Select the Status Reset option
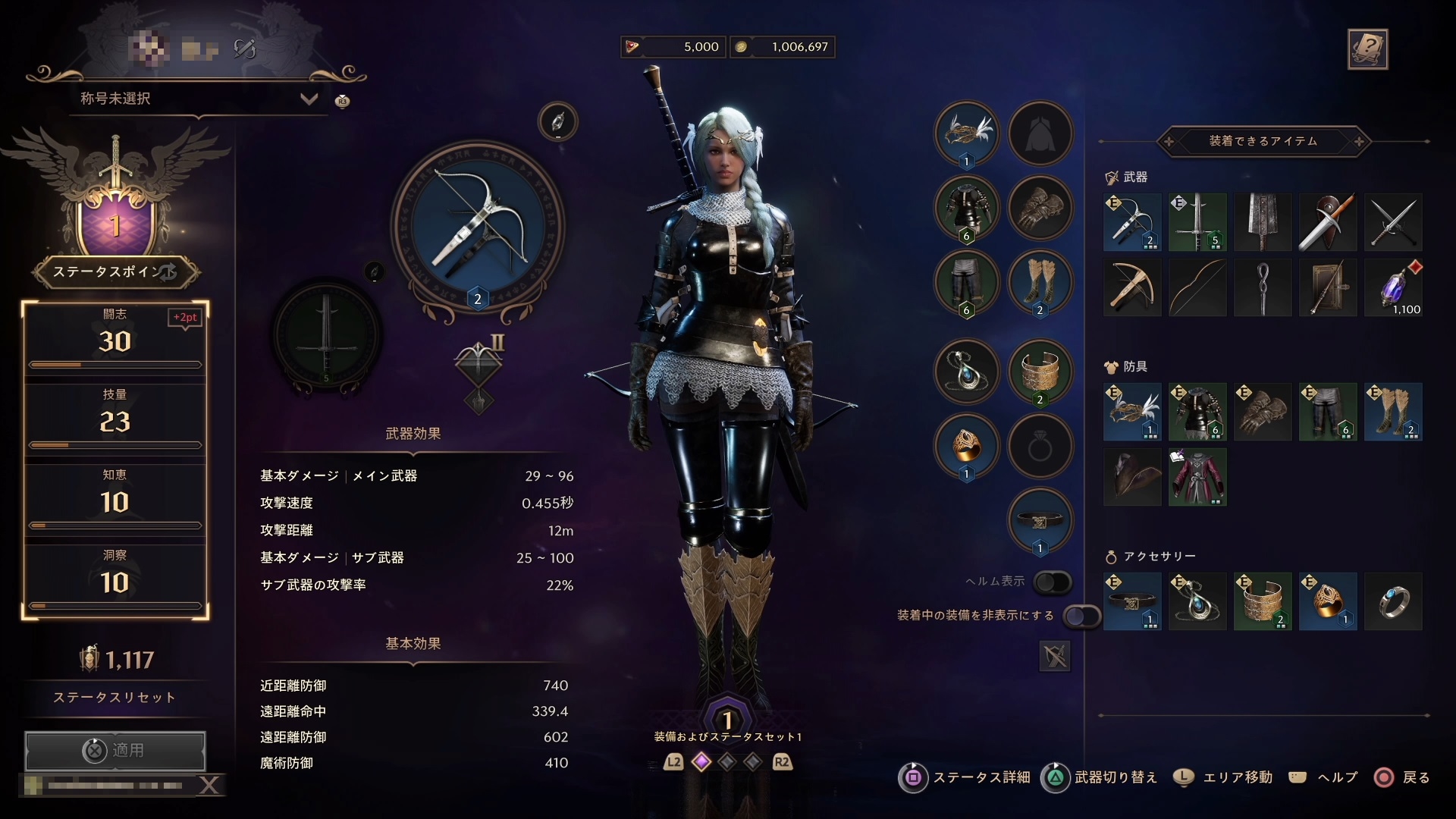This screenshot has width=1456, height=819. click(x=115, y=697)
